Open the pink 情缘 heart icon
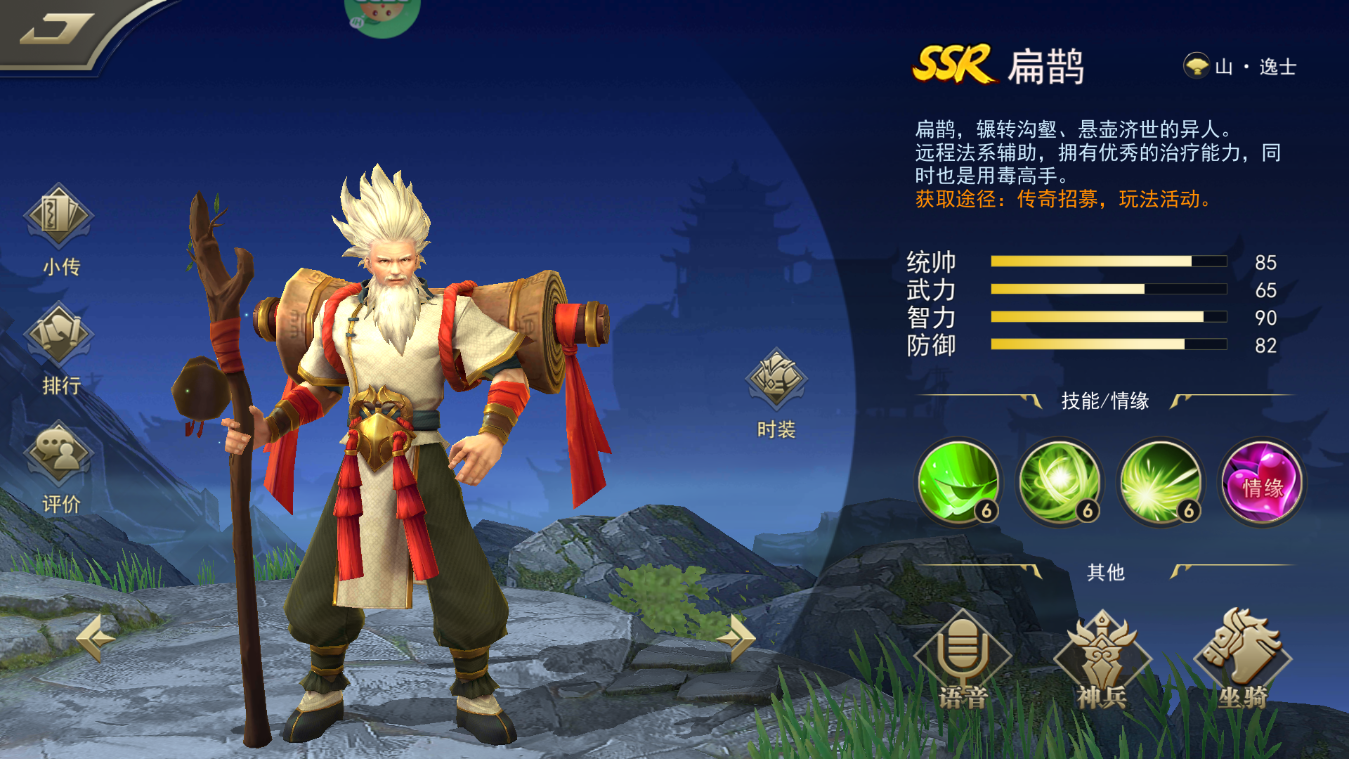This screenshot has width=1349, height=759. (x=1262, y=482)
